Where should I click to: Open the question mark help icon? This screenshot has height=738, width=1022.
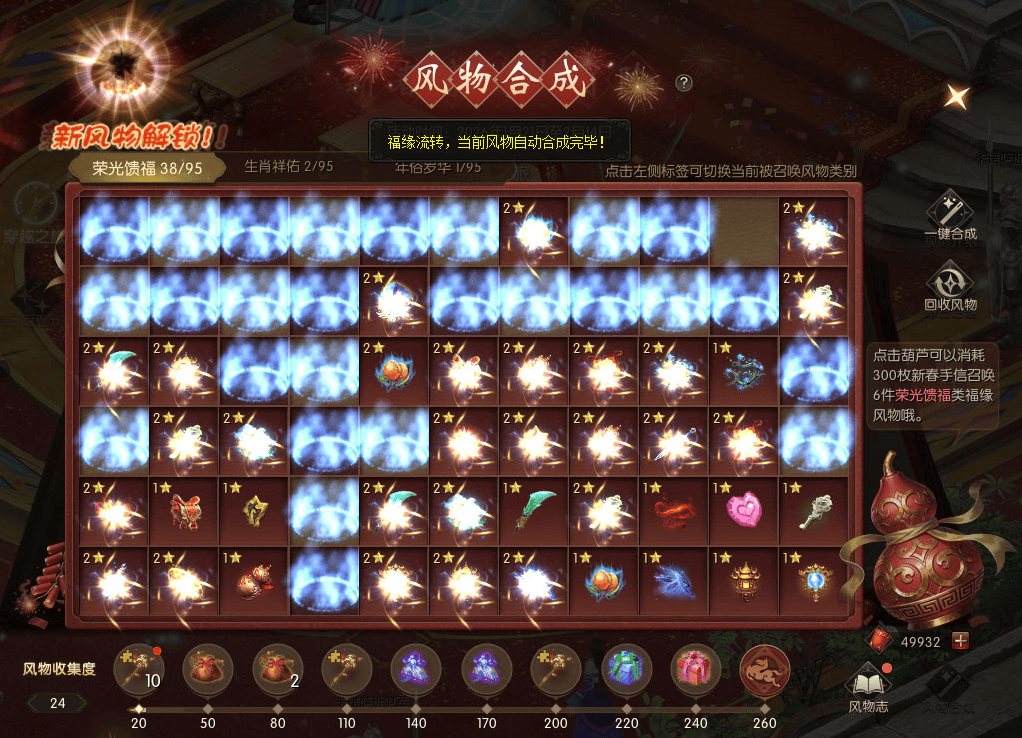(x=684, y=83)
